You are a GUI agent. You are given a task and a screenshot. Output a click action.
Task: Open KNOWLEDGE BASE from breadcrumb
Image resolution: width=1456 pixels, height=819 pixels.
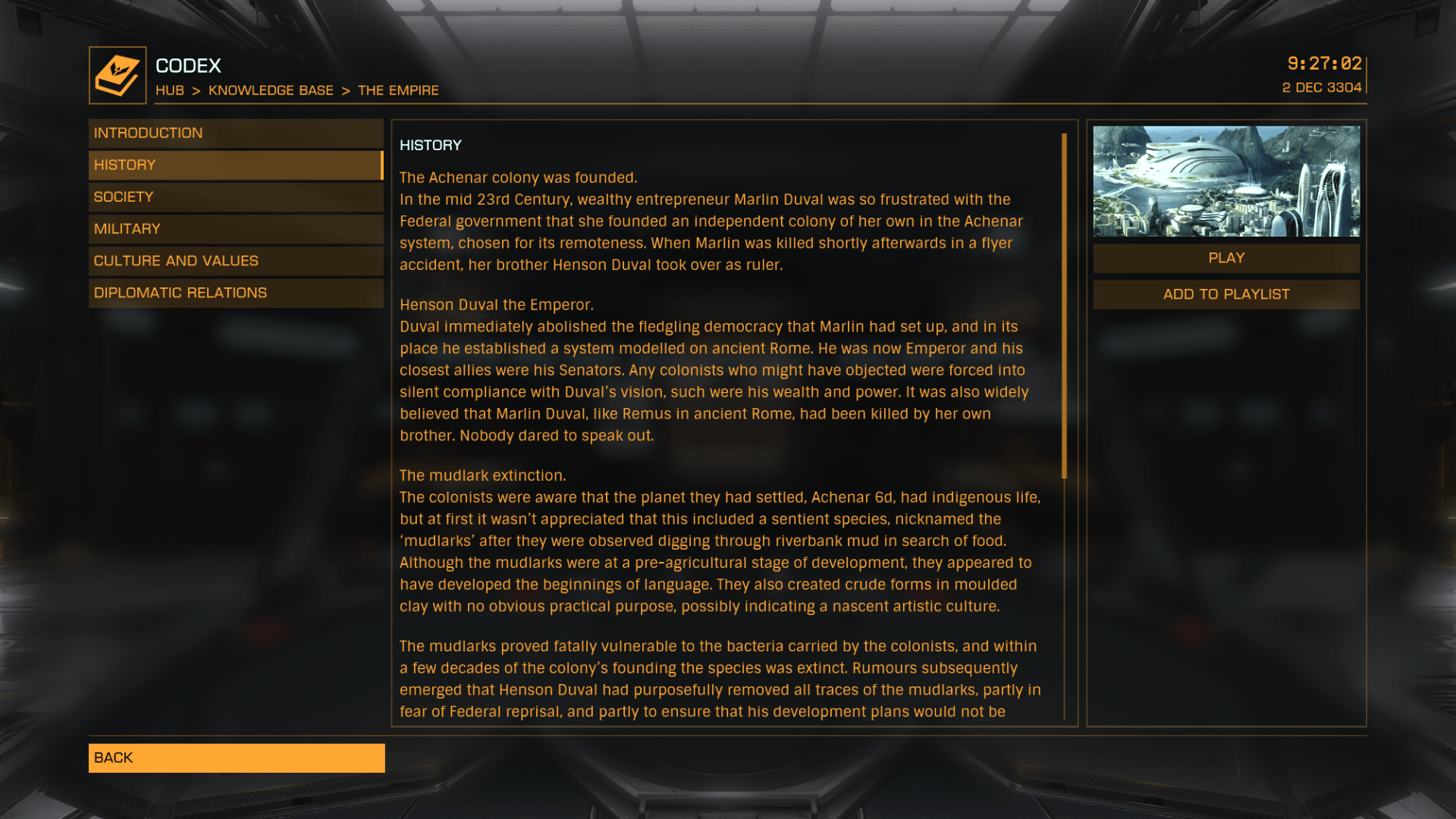271,90
